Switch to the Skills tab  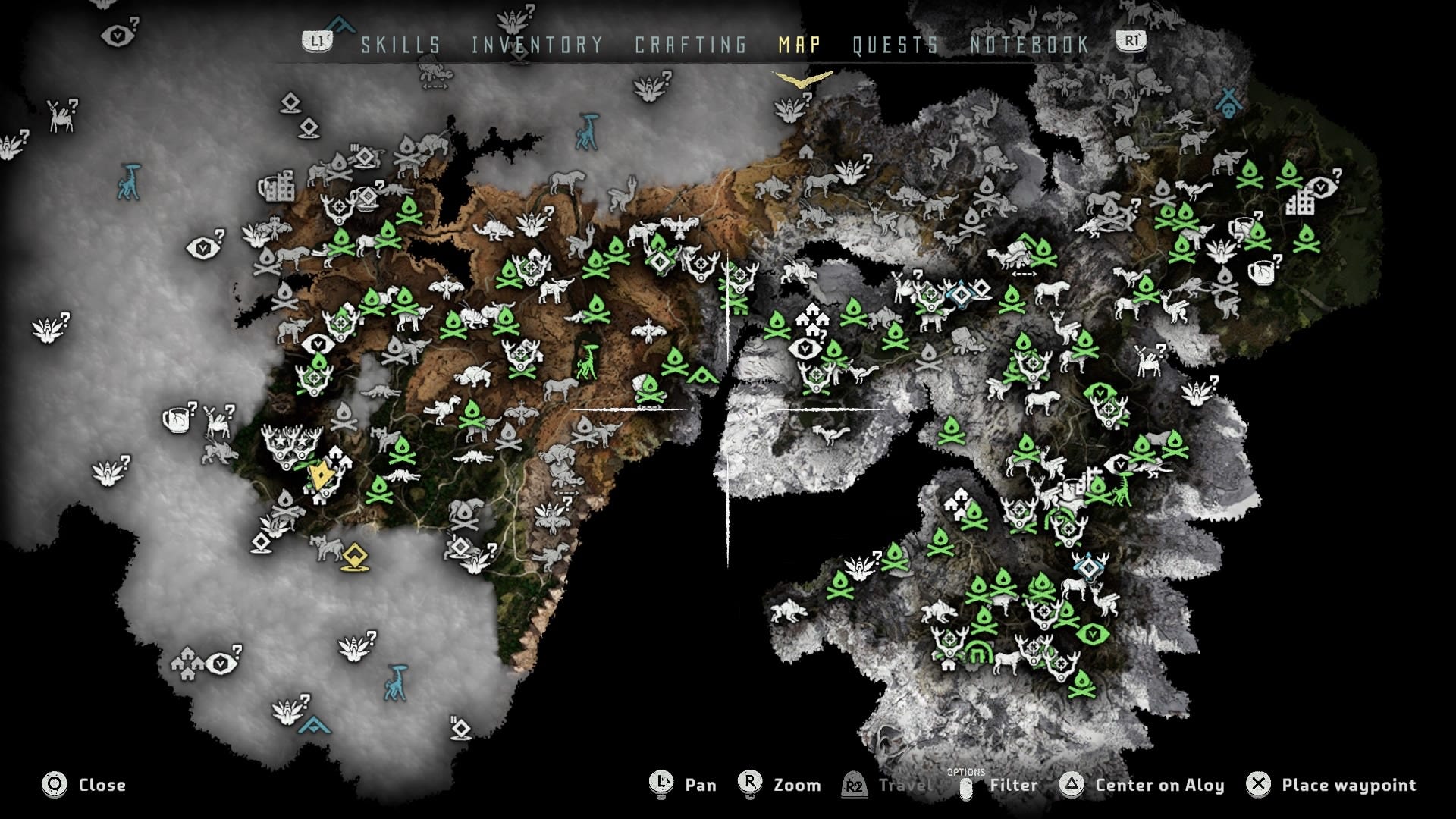click(400, 45)
